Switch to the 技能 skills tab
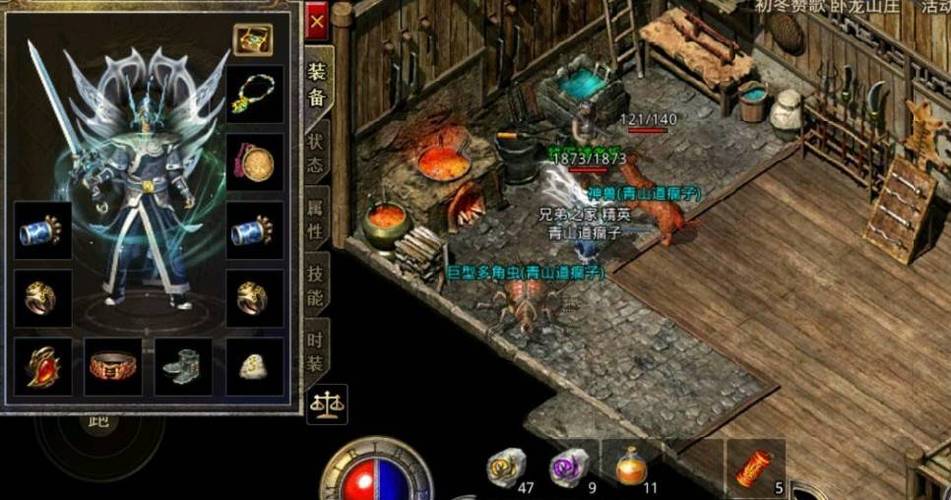The height and width of the screenshot is (500, 951). (x=317, y=286)
